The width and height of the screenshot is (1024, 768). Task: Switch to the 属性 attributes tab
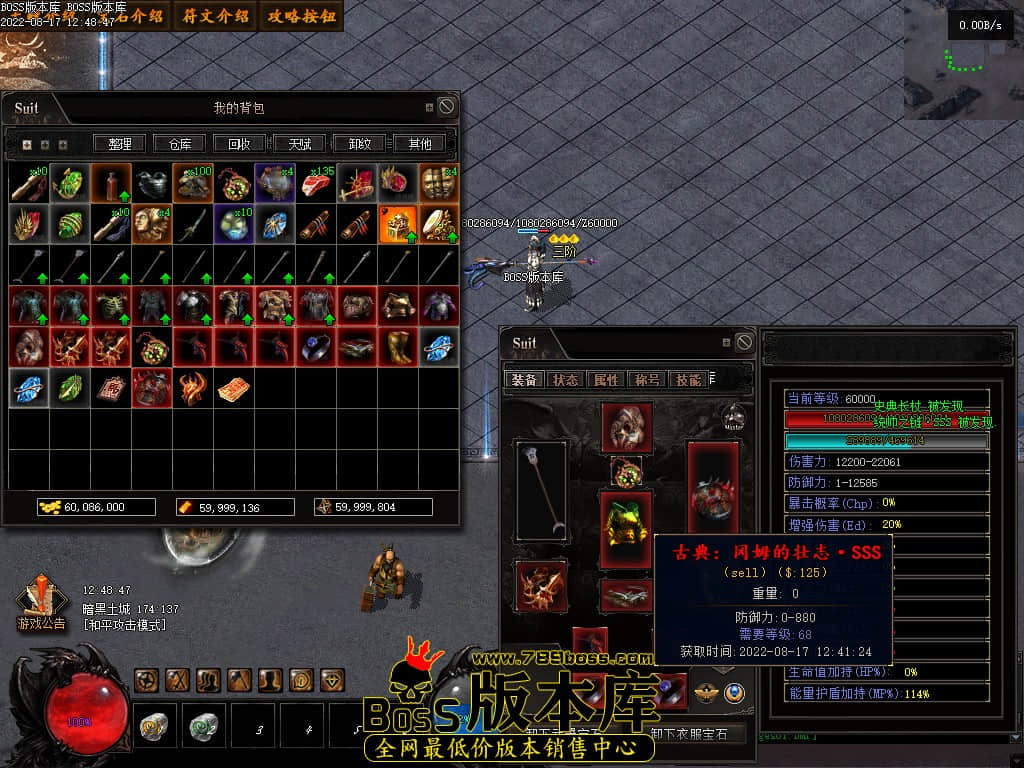point(606,380)
